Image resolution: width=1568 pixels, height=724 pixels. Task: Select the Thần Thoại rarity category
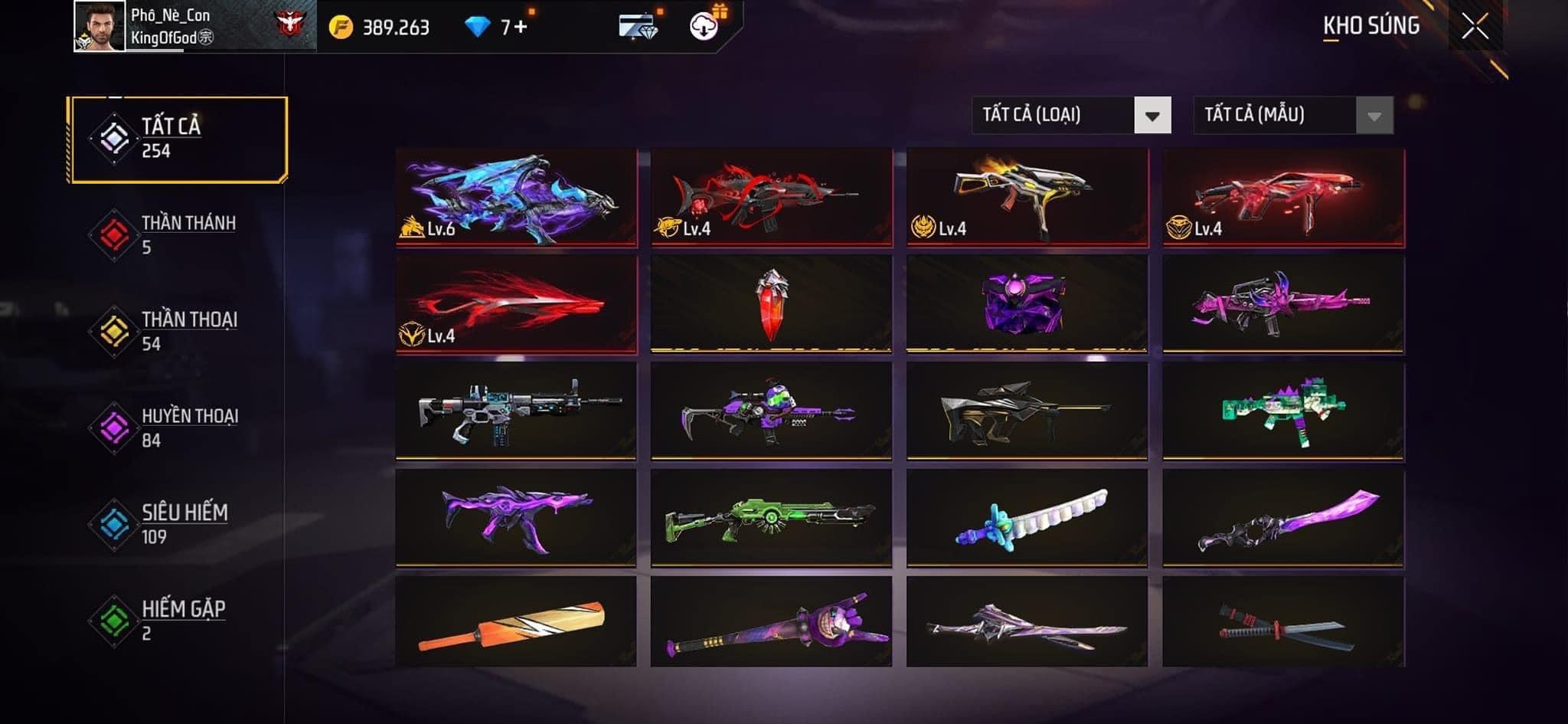pyautogui.click(x=176, y=331)
